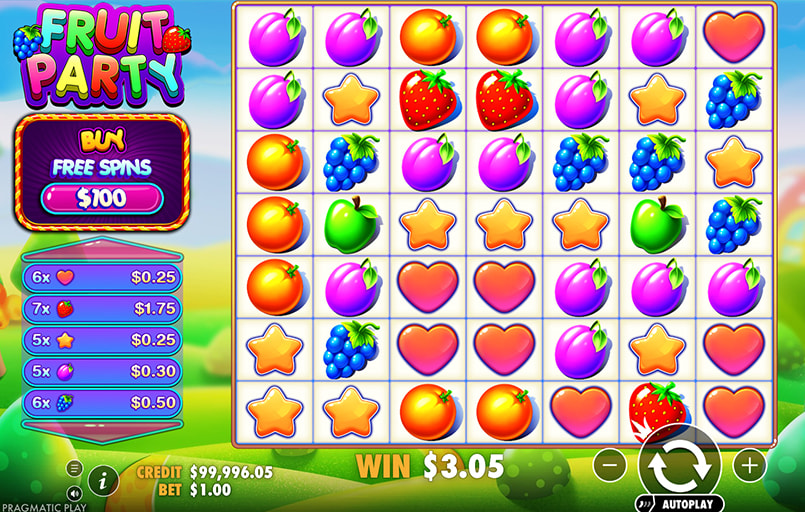Open the hamburger settings menu
This screenshot has width=805, height=512.
click(74, 468)
